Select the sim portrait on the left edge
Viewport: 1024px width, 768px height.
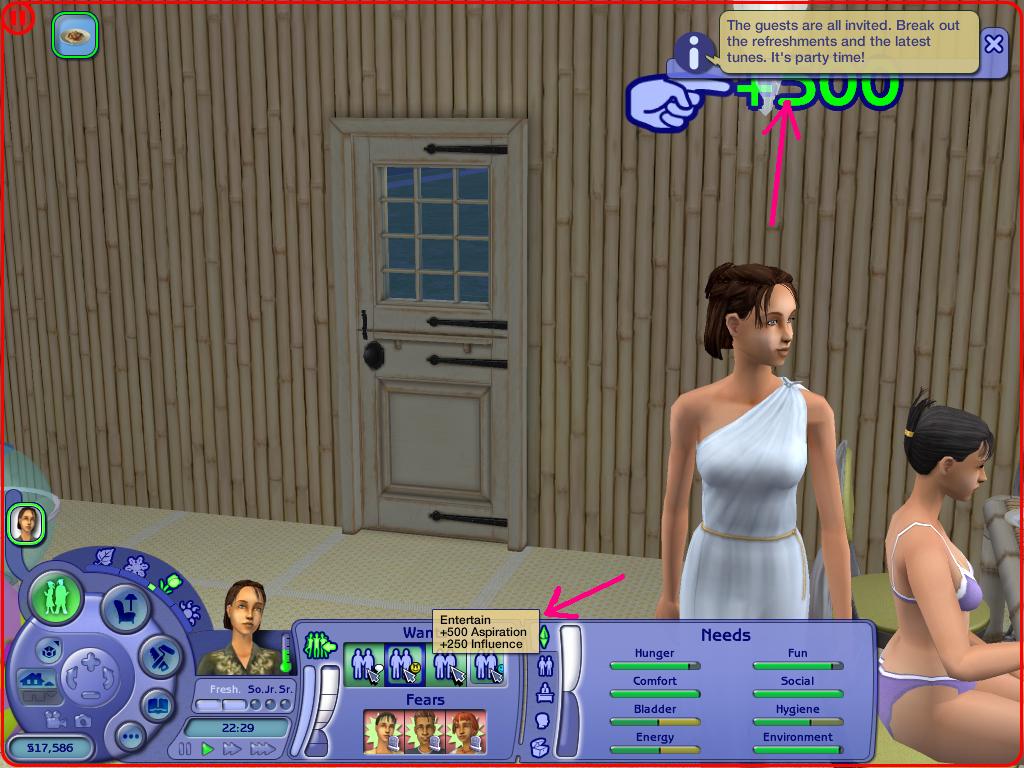point(25,523)
